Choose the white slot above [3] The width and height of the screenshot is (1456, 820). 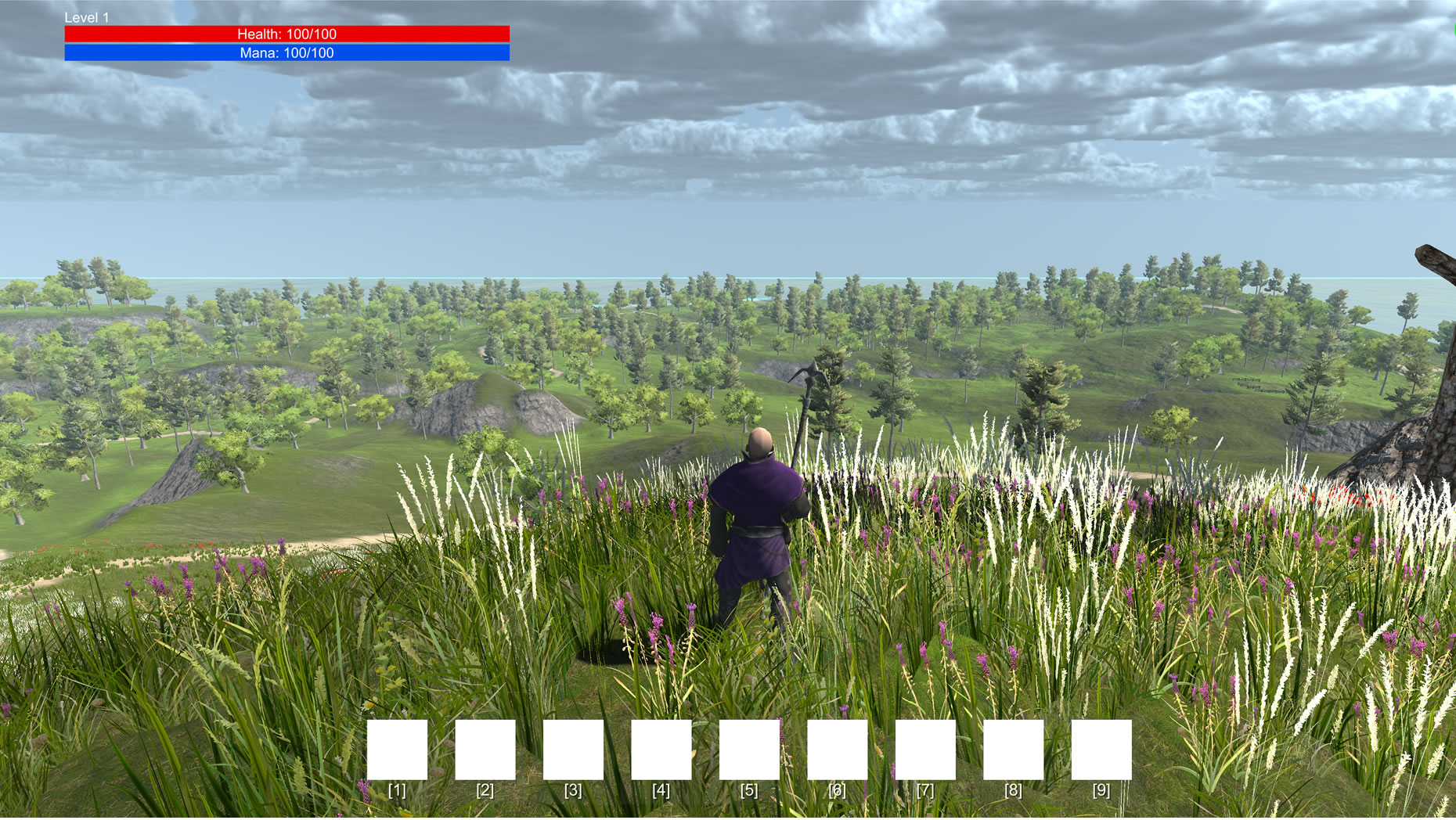(x=573, y=750)
